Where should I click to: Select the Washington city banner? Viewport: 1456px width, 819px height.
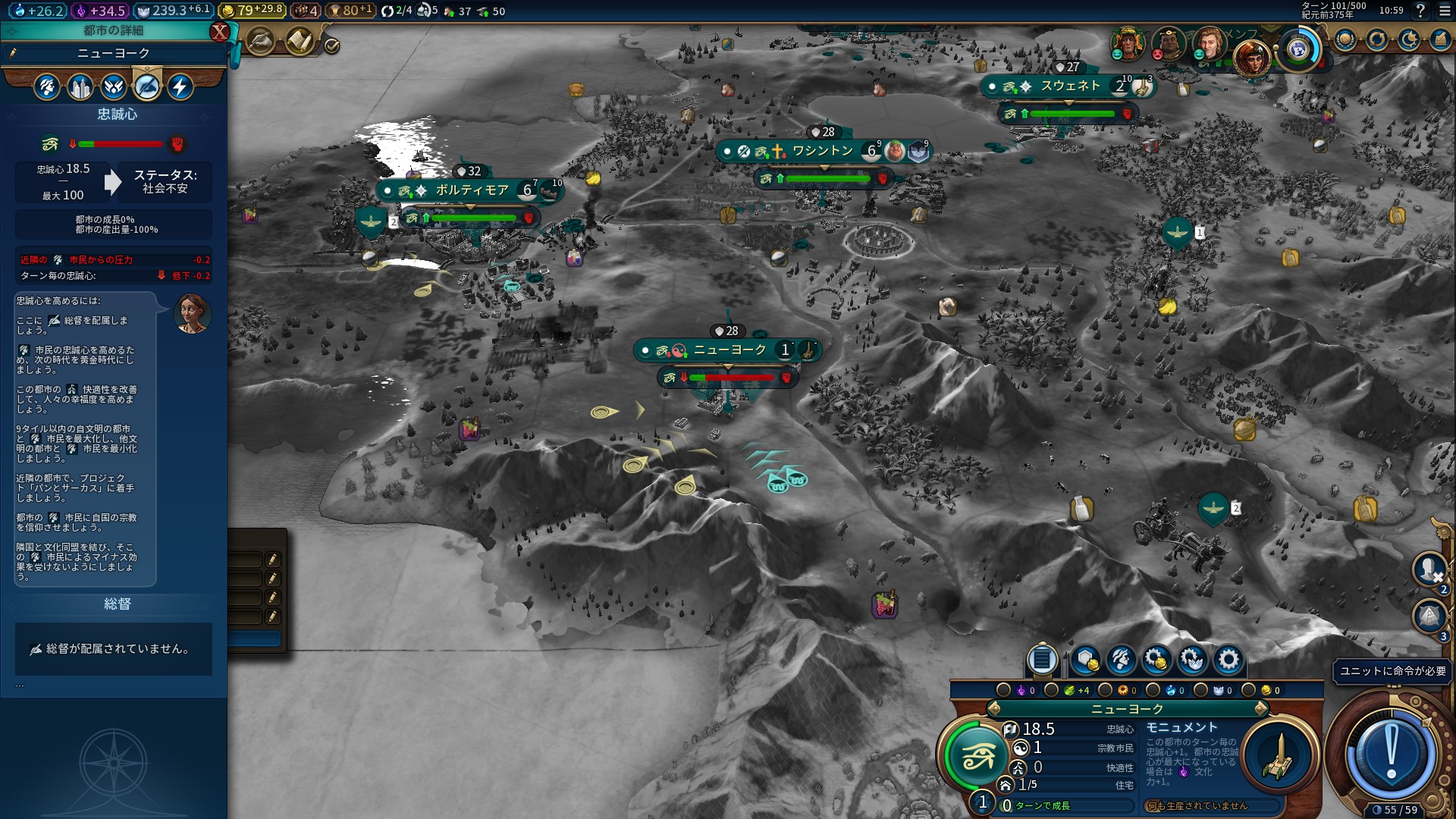[823, 151]
